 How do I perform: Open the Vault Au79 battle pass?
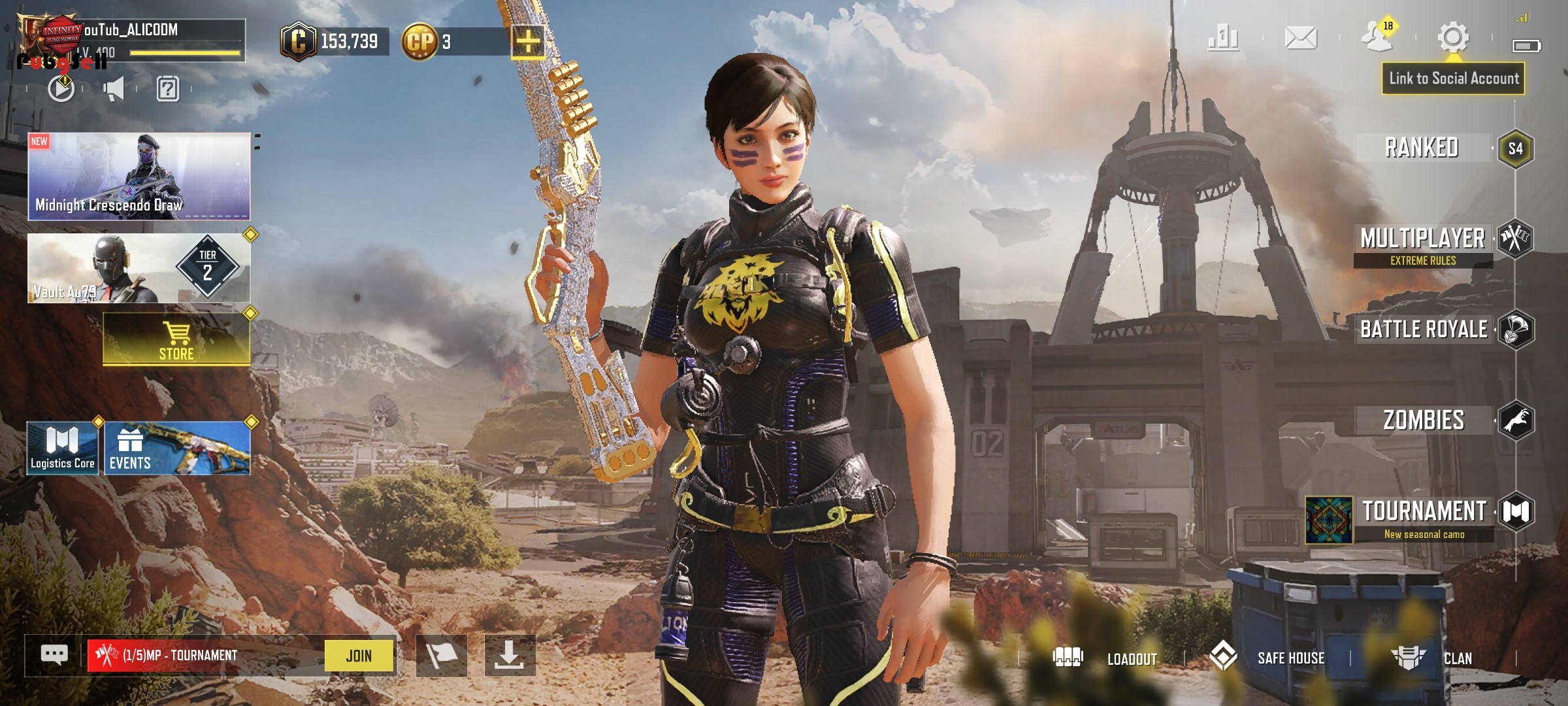click(x=139, y=269)
